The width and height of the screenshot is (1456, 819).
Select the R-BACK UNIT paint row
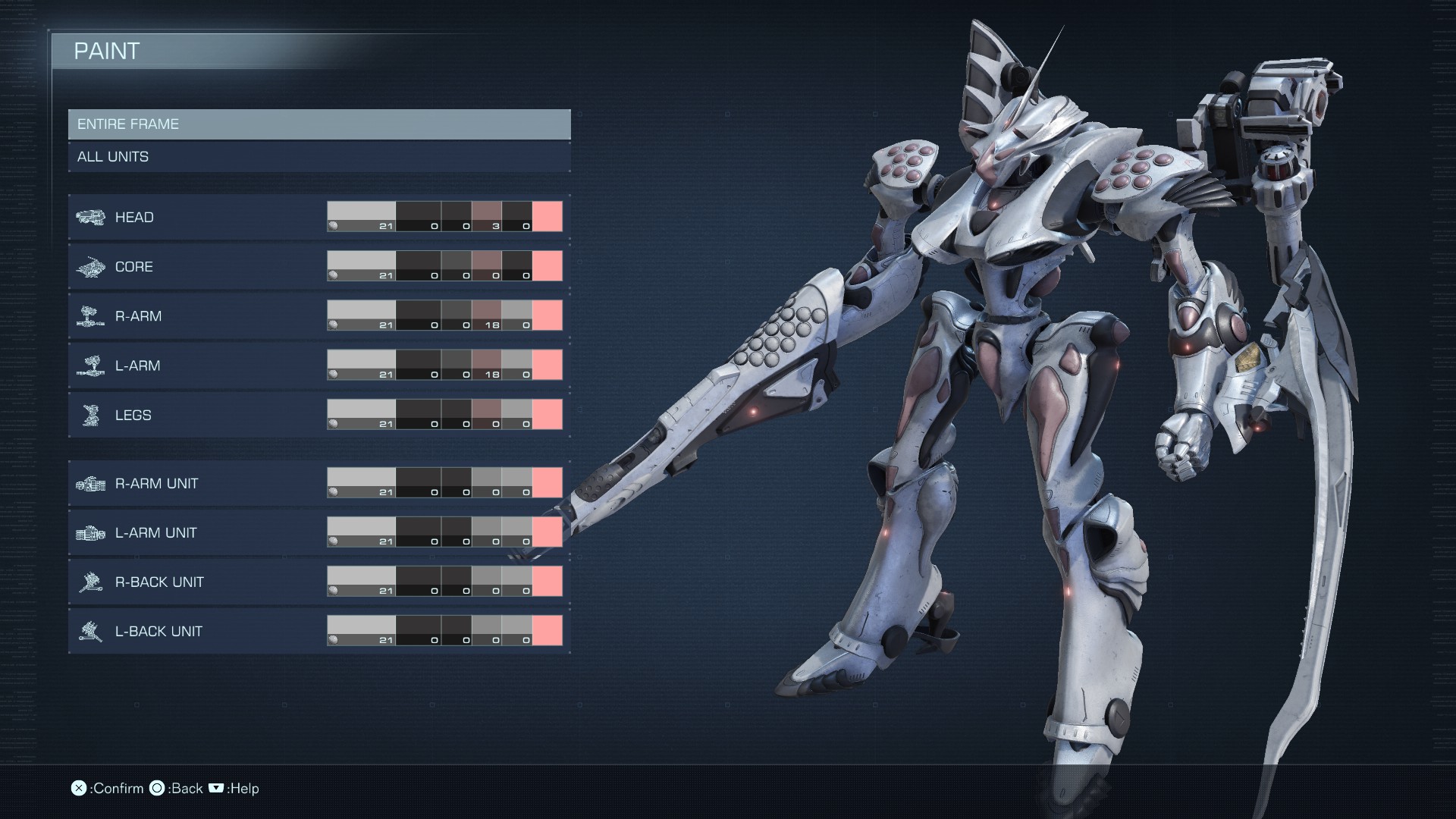pyautogui.click(x=197, y=582)
